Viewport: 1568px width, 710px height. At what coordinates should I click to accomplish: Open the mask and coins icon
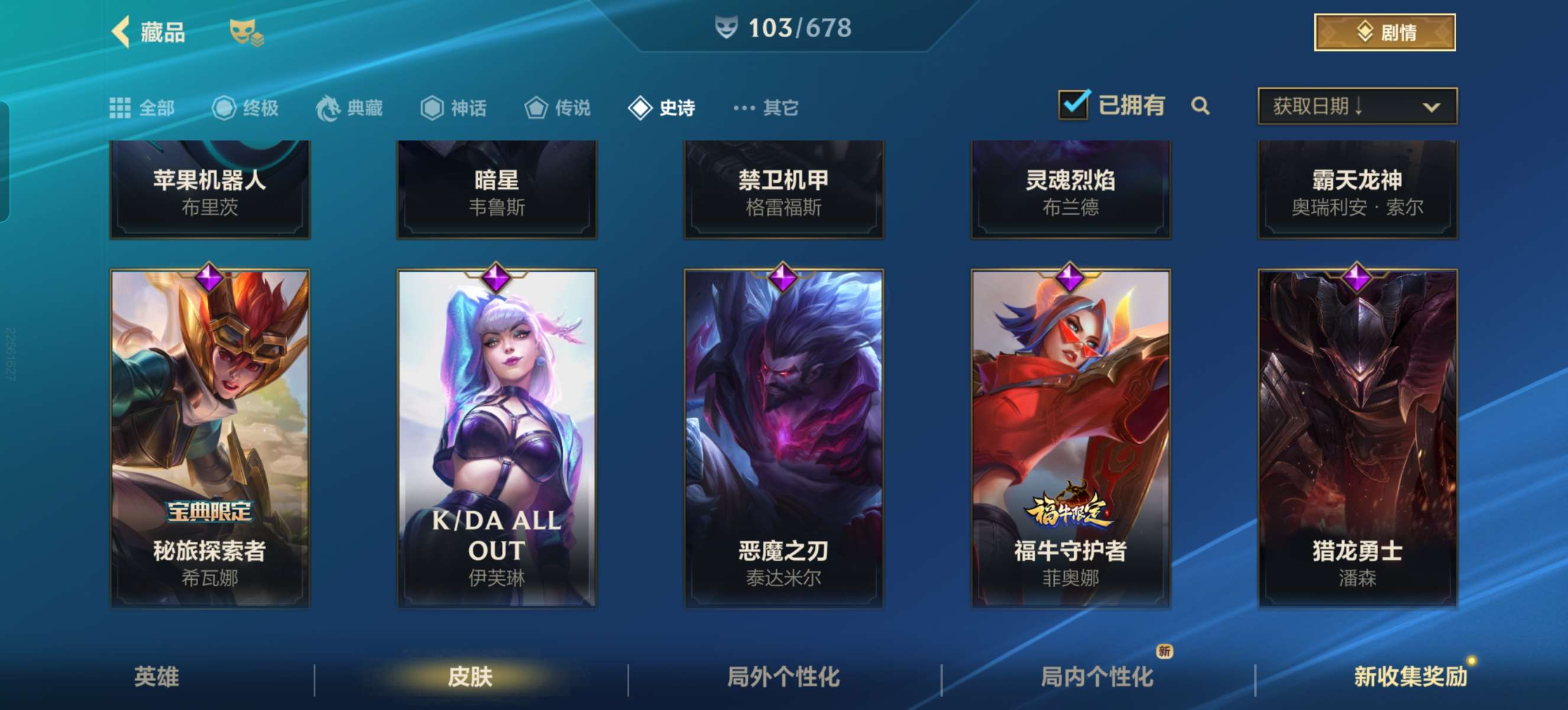(x=246, y=32)
